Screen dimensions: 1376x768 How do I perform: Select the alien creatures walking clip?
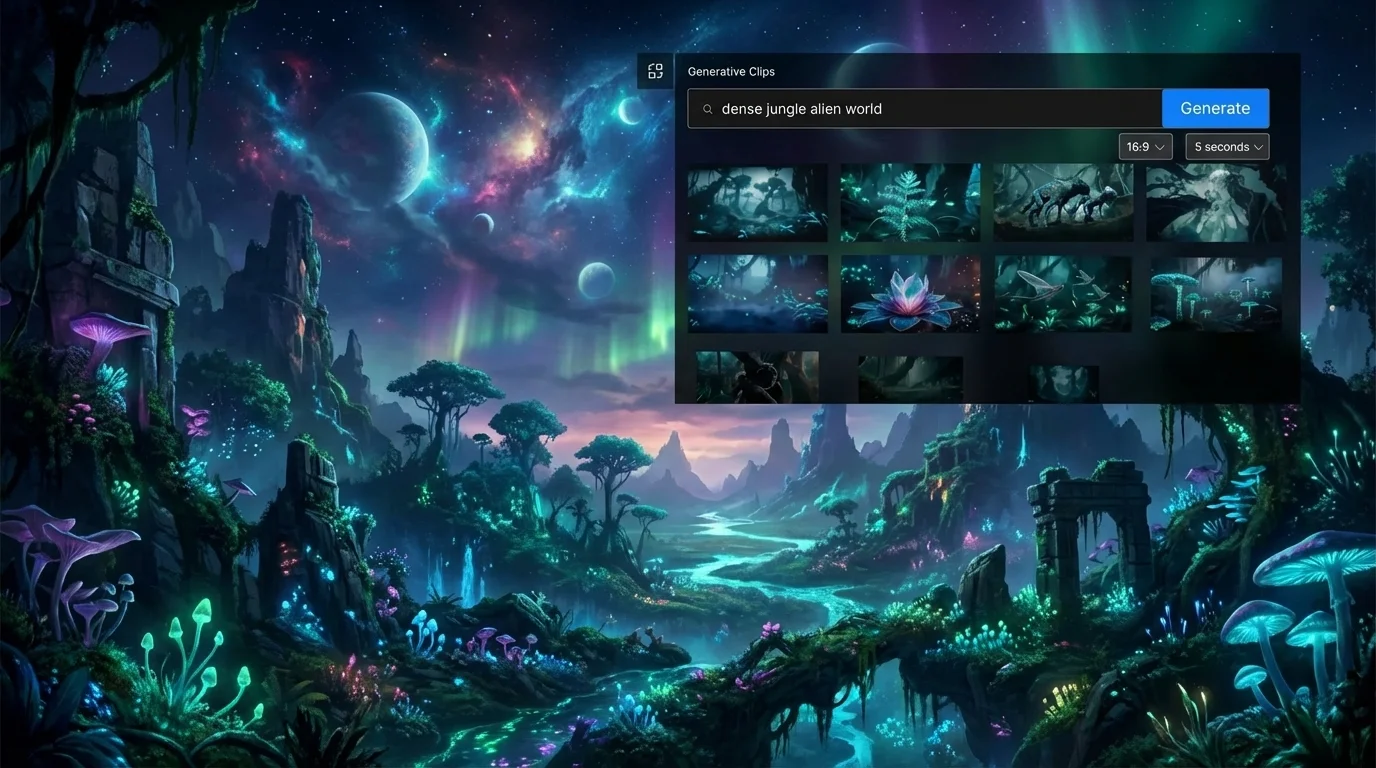pyautogui.click(x=1063, y=202)
